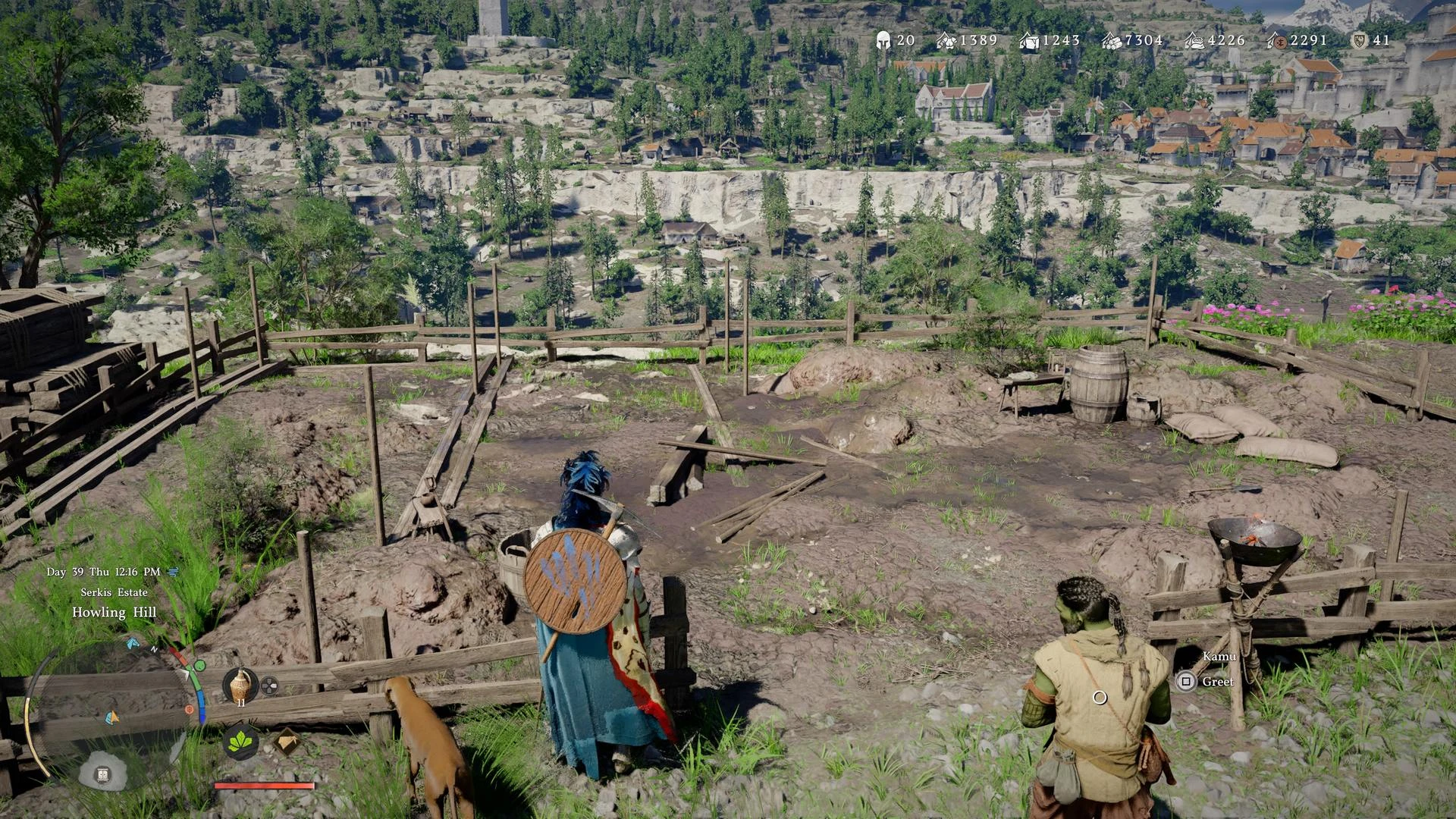This screenshot has width=1456, height=819.
Task: Click the door icon on the minimap
Action: pyautogui.click(x=103, y=773)
